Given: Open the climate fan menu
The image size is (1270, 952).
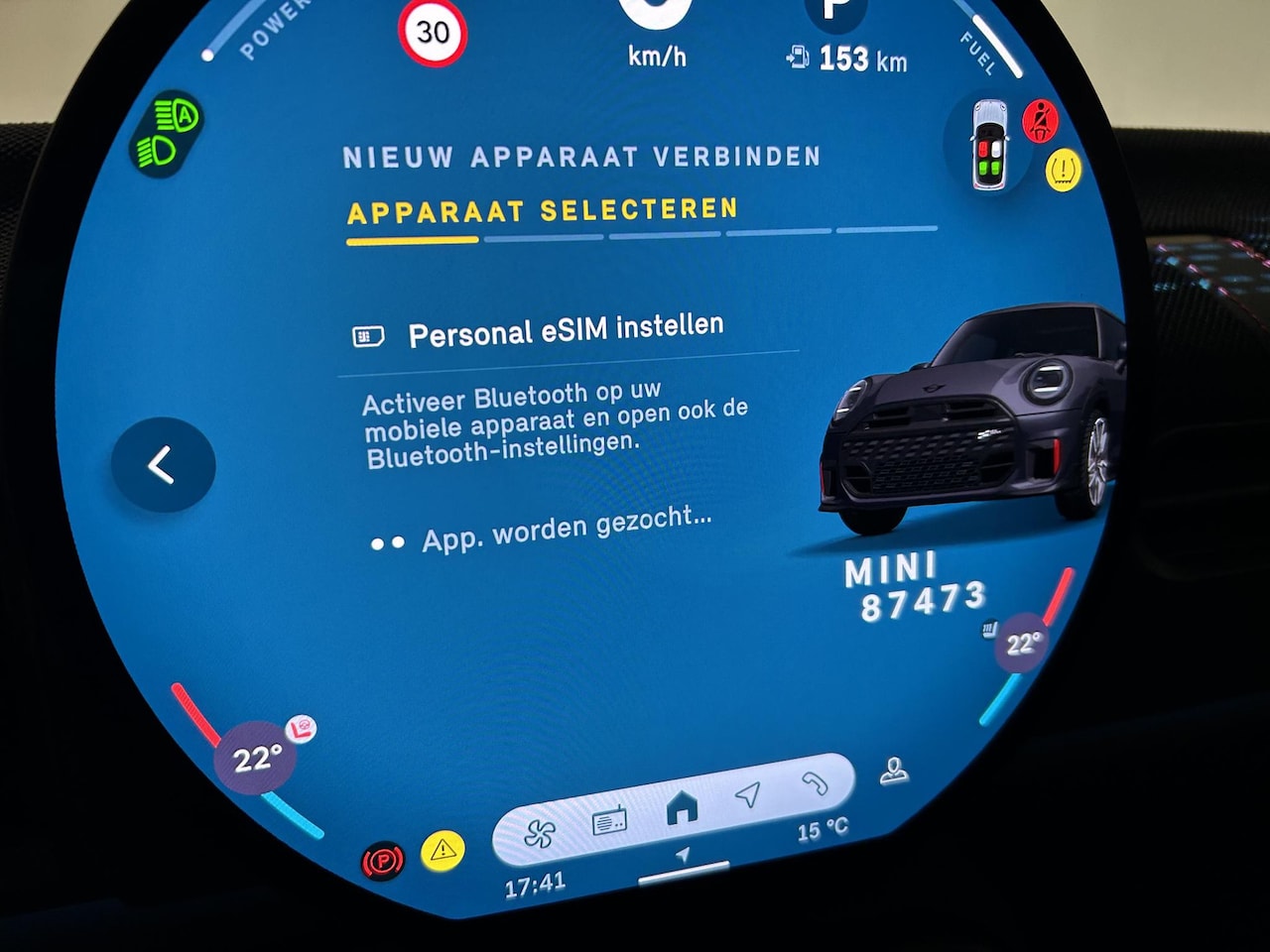Looking at the screenshot, I should point(539,834).
